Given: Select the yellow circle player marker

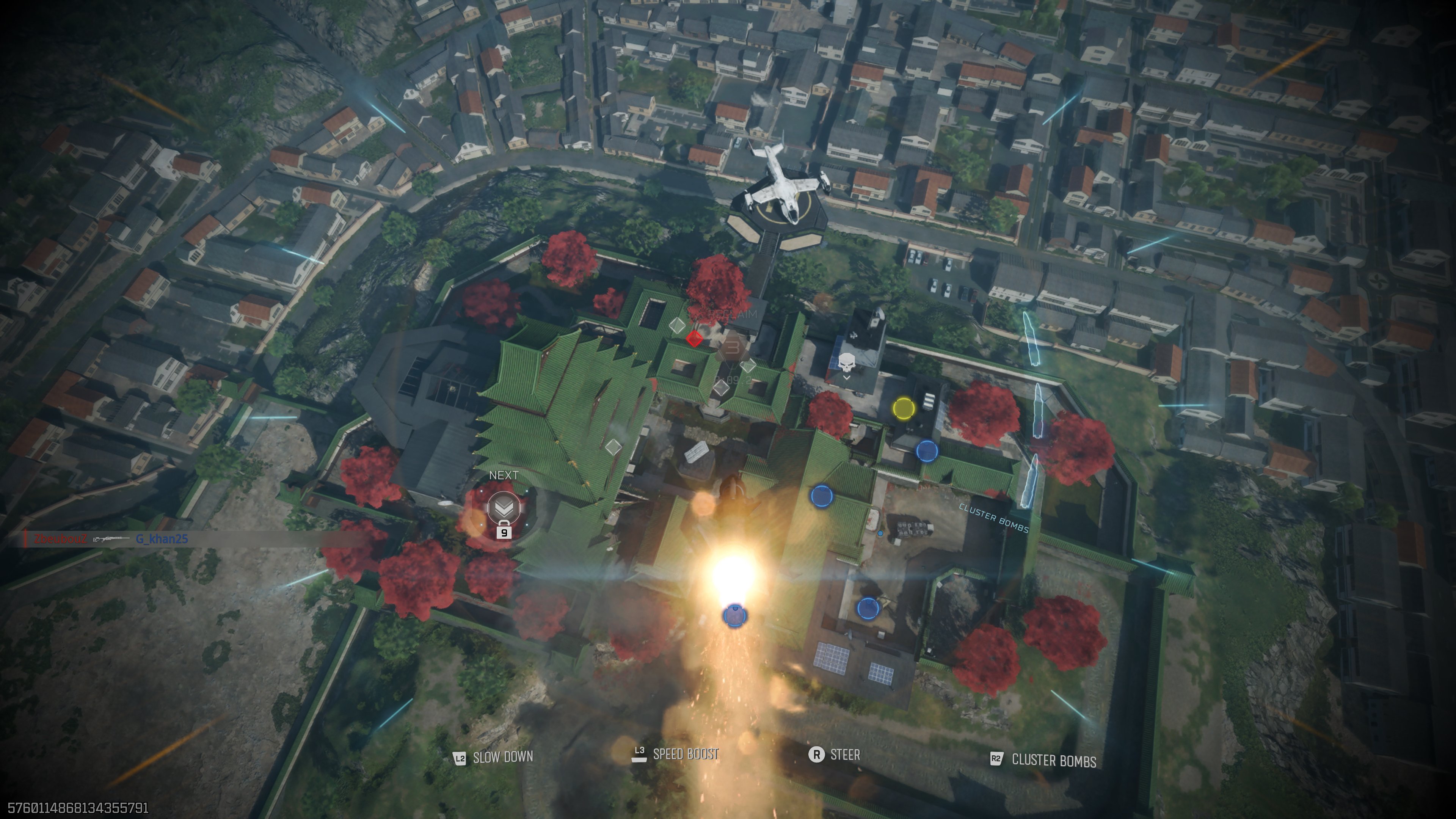Looking at the screenshot, I should pyautogui.click(x=903, y=408).
